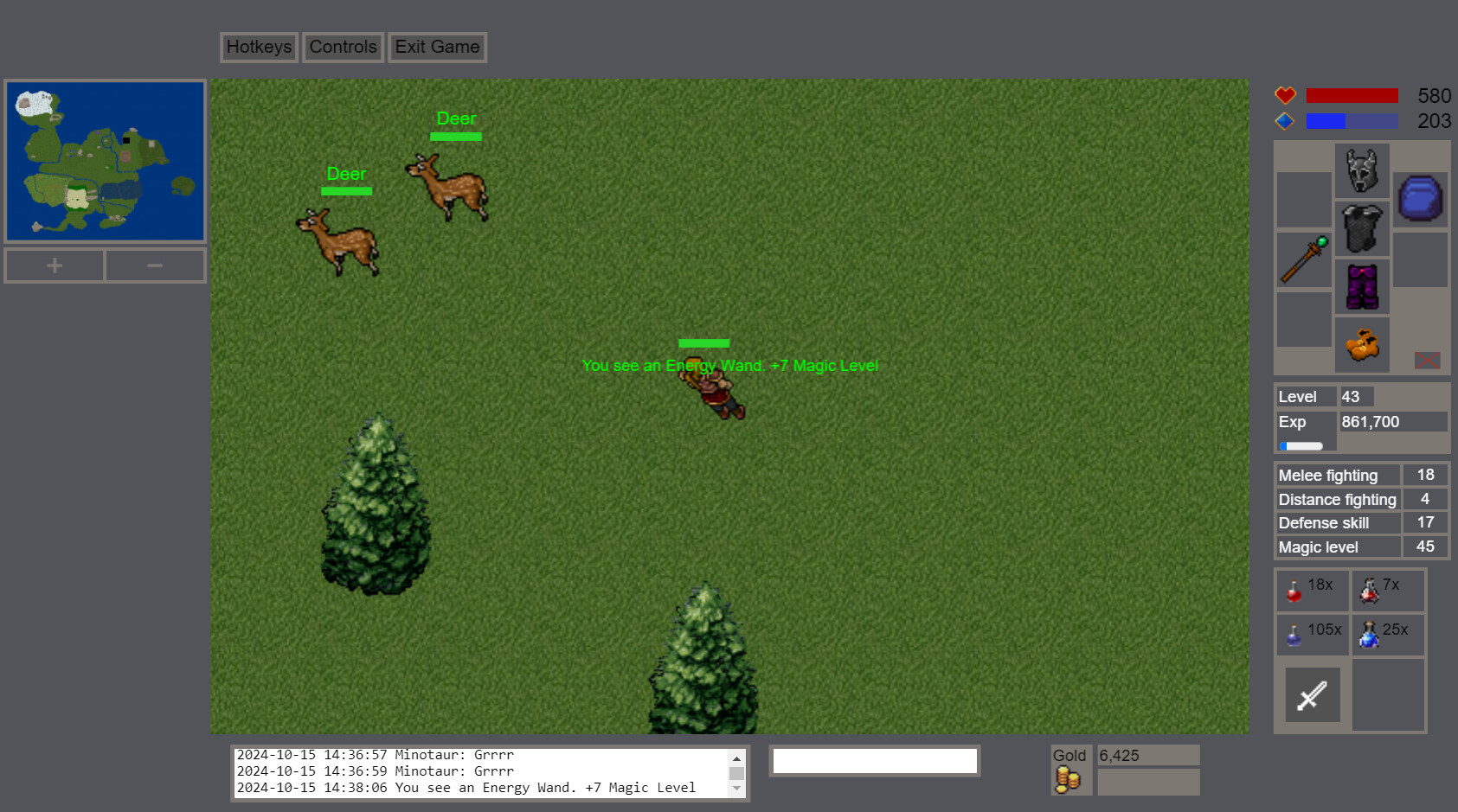Click the chain armor equipment slot
The width and height of the screenshot is (1458, 812).
[x=1361, y=228]
